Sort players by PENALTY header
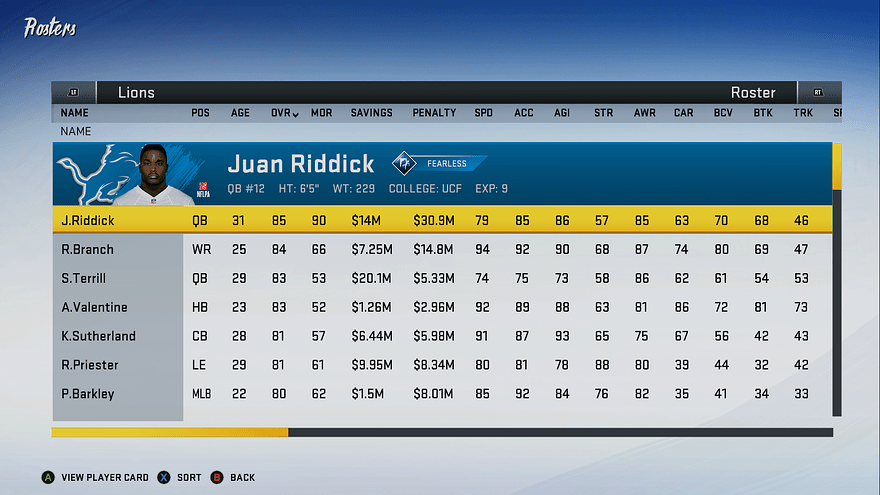Viewport: 880px width, 495px height. point(434,113)
